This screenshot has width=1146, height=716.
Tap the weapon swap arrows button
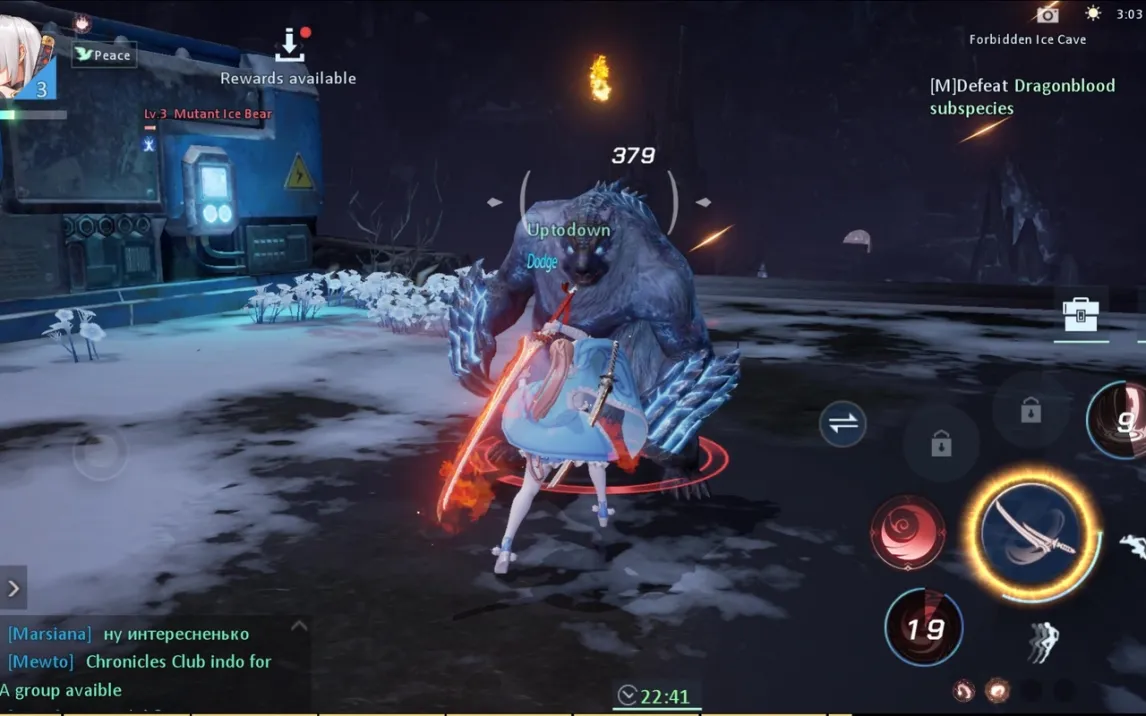tap(843, 423)
